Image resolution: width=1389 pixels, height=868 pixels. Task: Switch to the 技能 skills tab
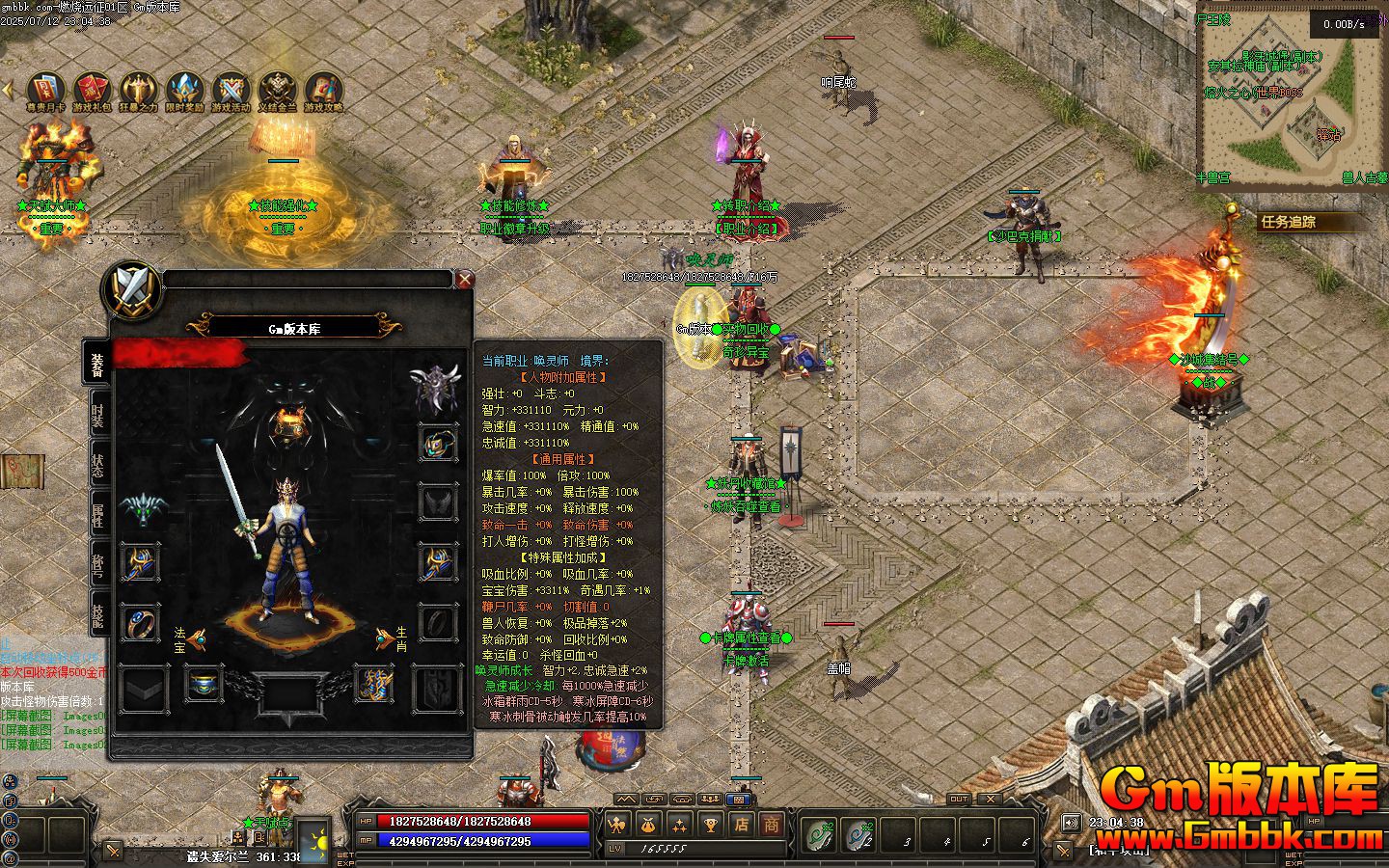[x=98, y=611]
